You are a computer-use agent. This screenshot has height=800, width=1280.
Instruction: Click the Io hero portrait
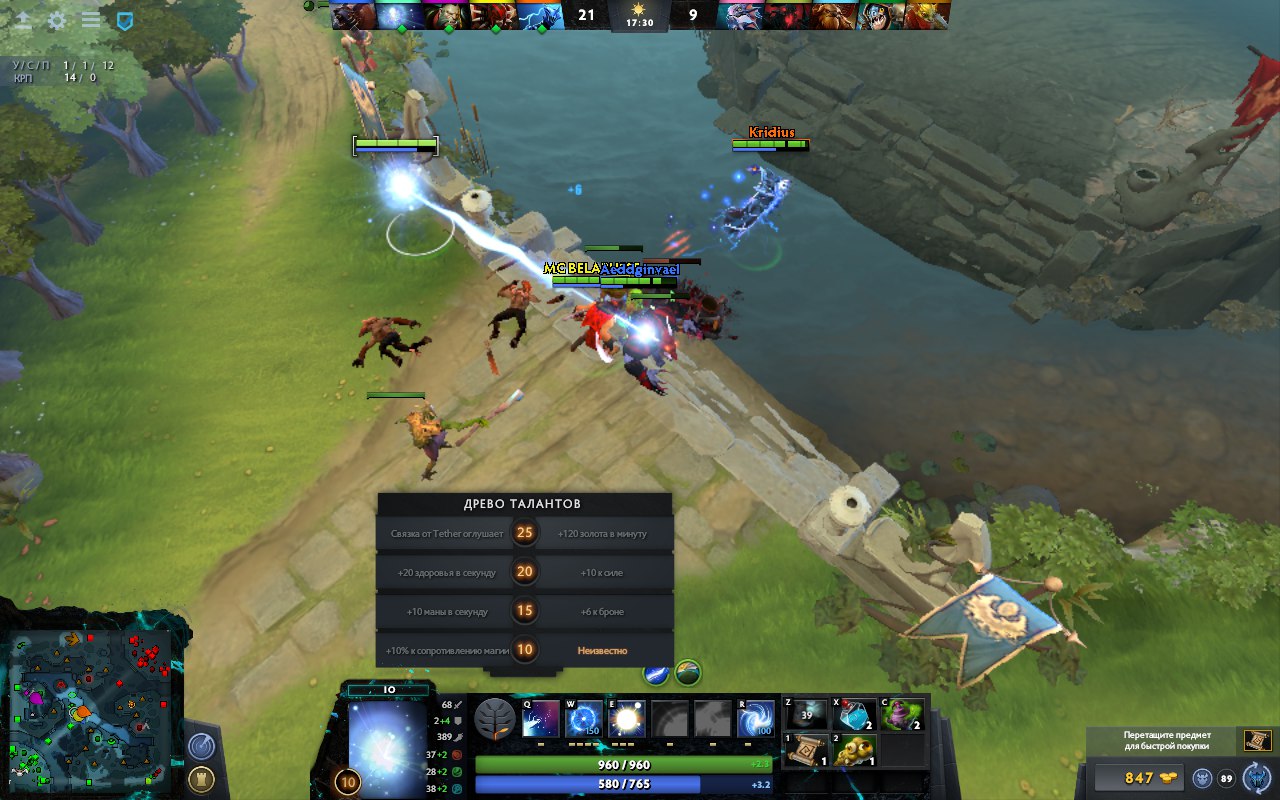[x=387, y=745]
